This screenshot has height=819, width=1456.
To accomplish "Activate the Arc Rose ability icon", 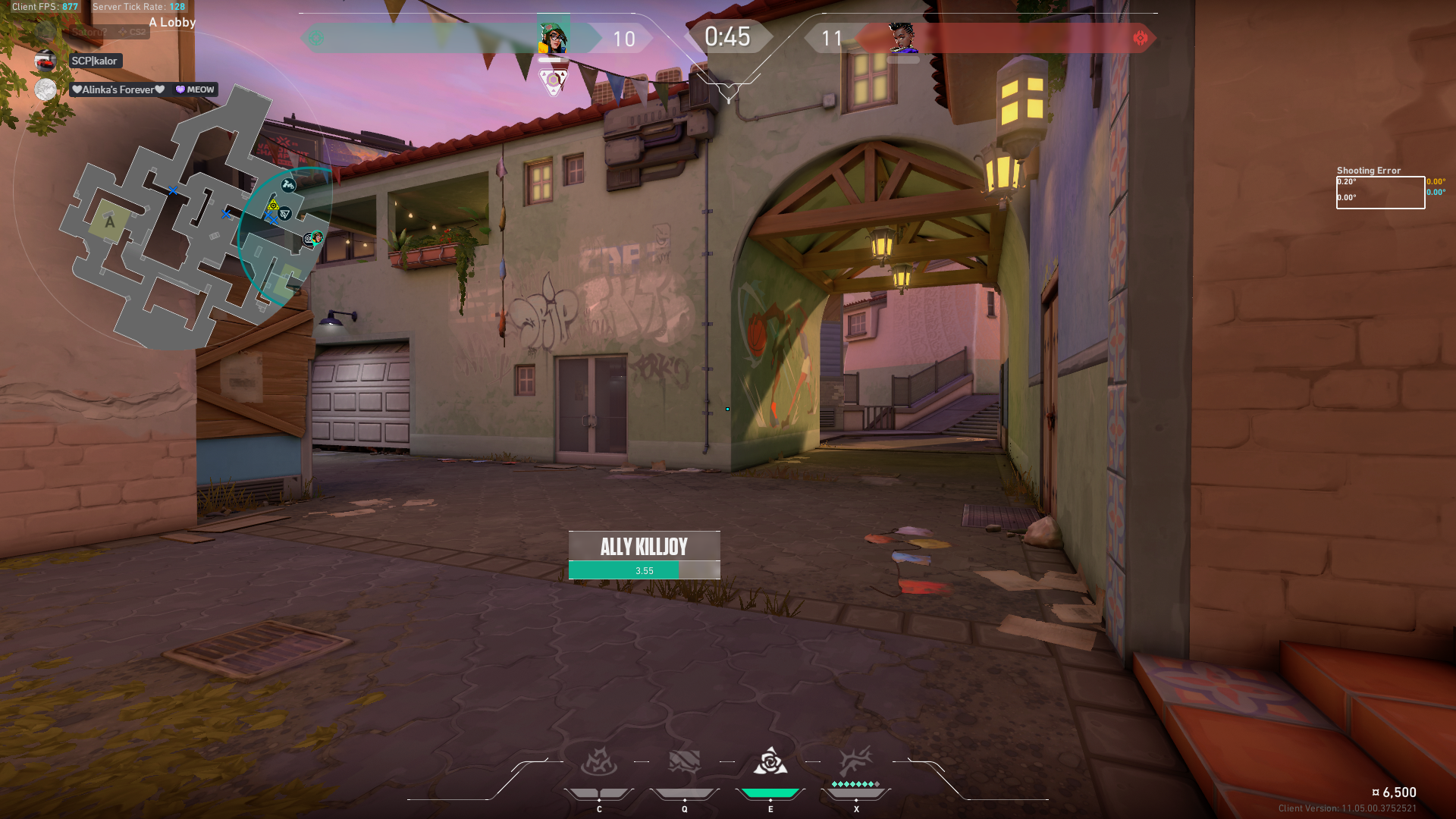I will 770,762.
